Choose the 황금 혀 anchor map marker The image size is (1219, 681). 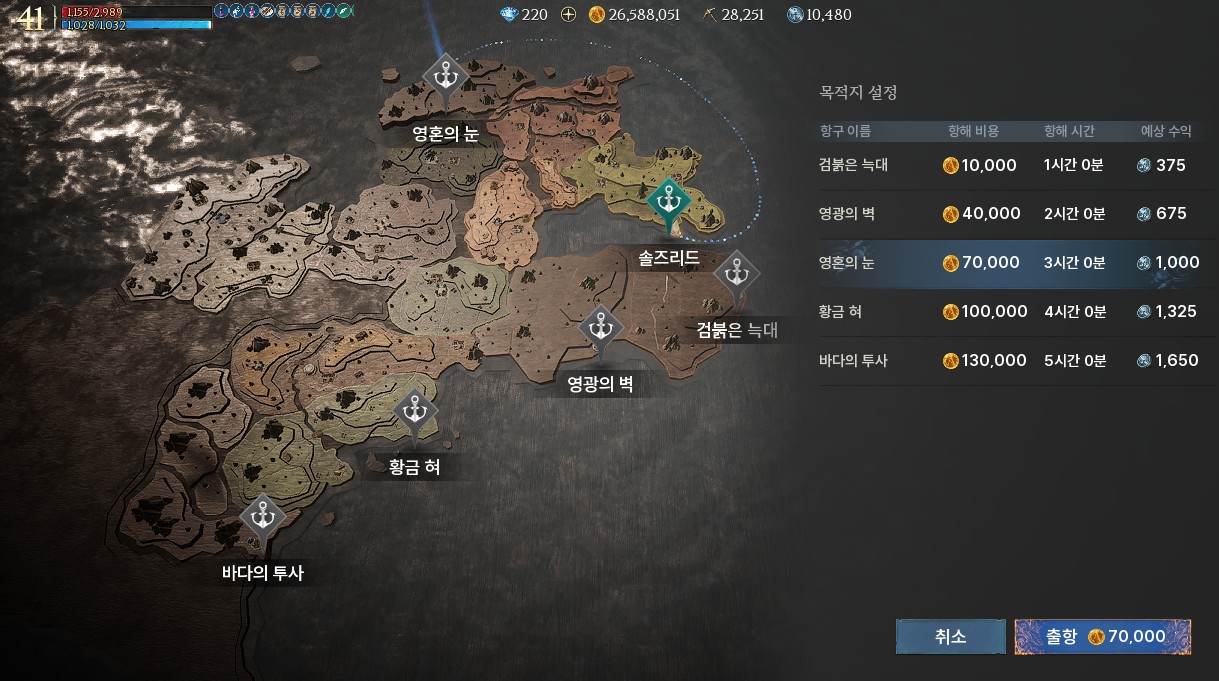413,411
